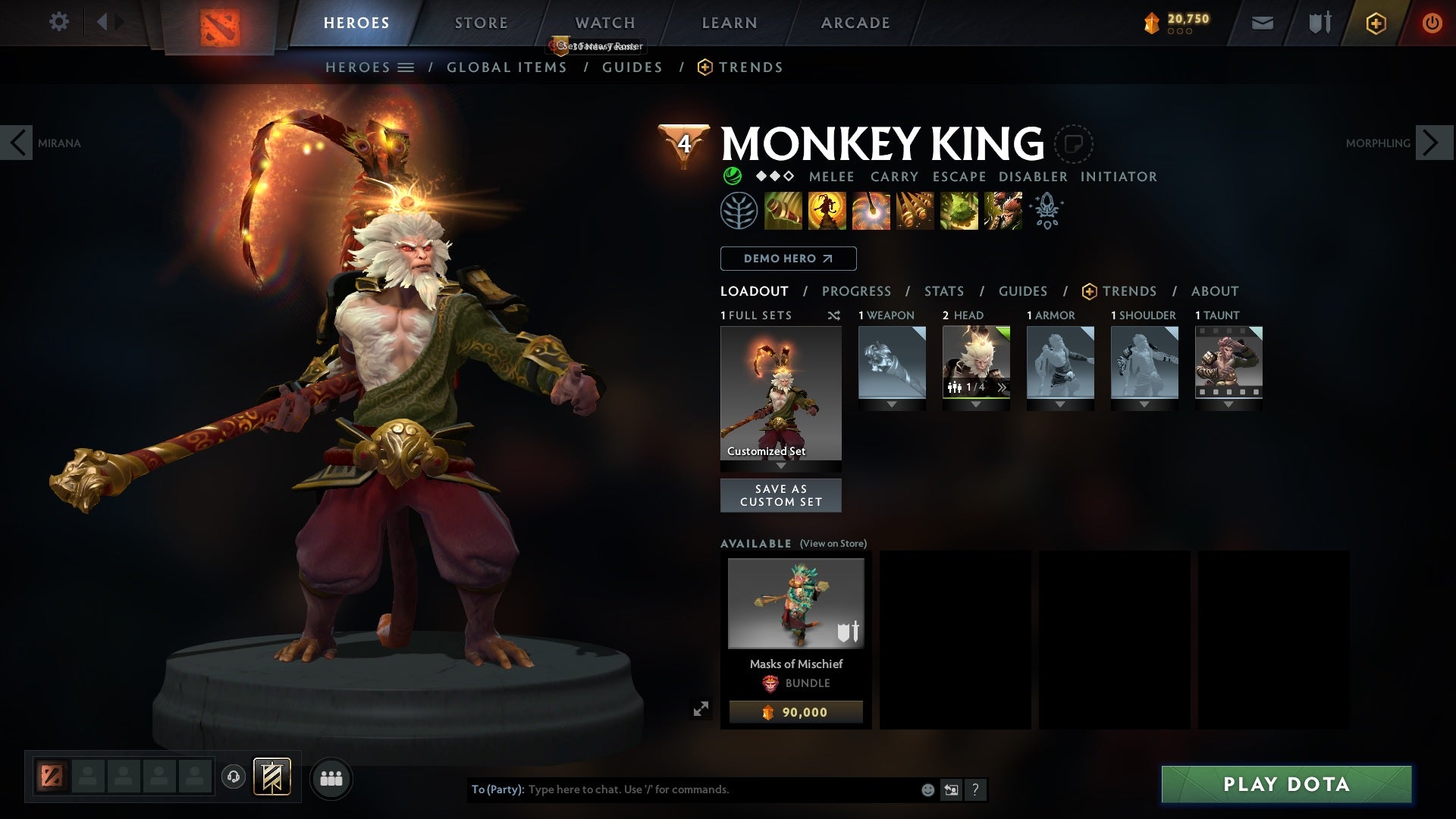The width and height of the screenshot is (1456, 819).
Task: Select the Boundless Strike ability icon
Action: tap(783, 211)
